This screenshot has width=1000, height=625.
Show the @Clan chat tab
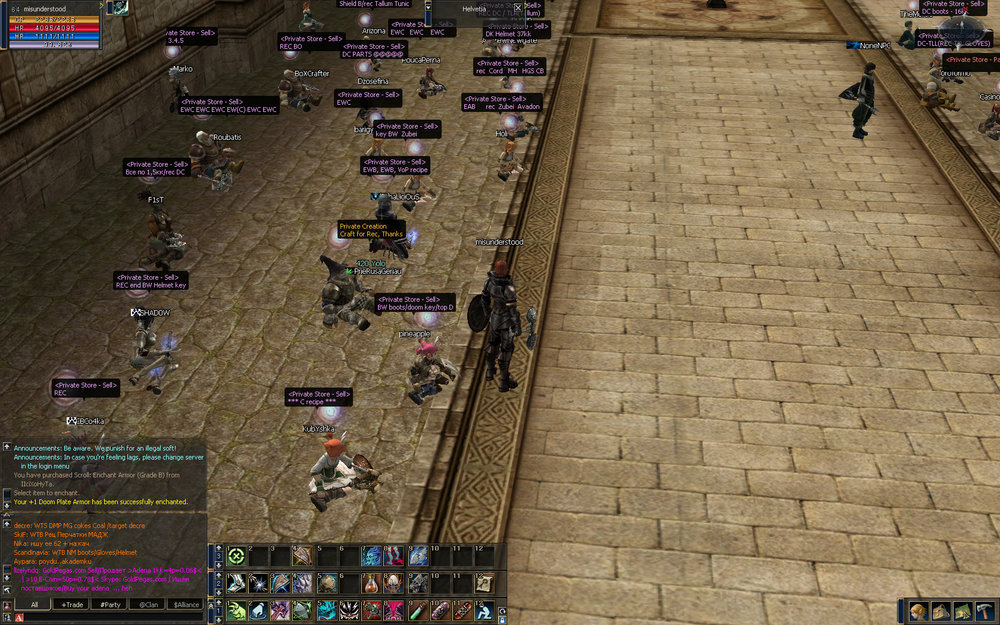(148, 604)
